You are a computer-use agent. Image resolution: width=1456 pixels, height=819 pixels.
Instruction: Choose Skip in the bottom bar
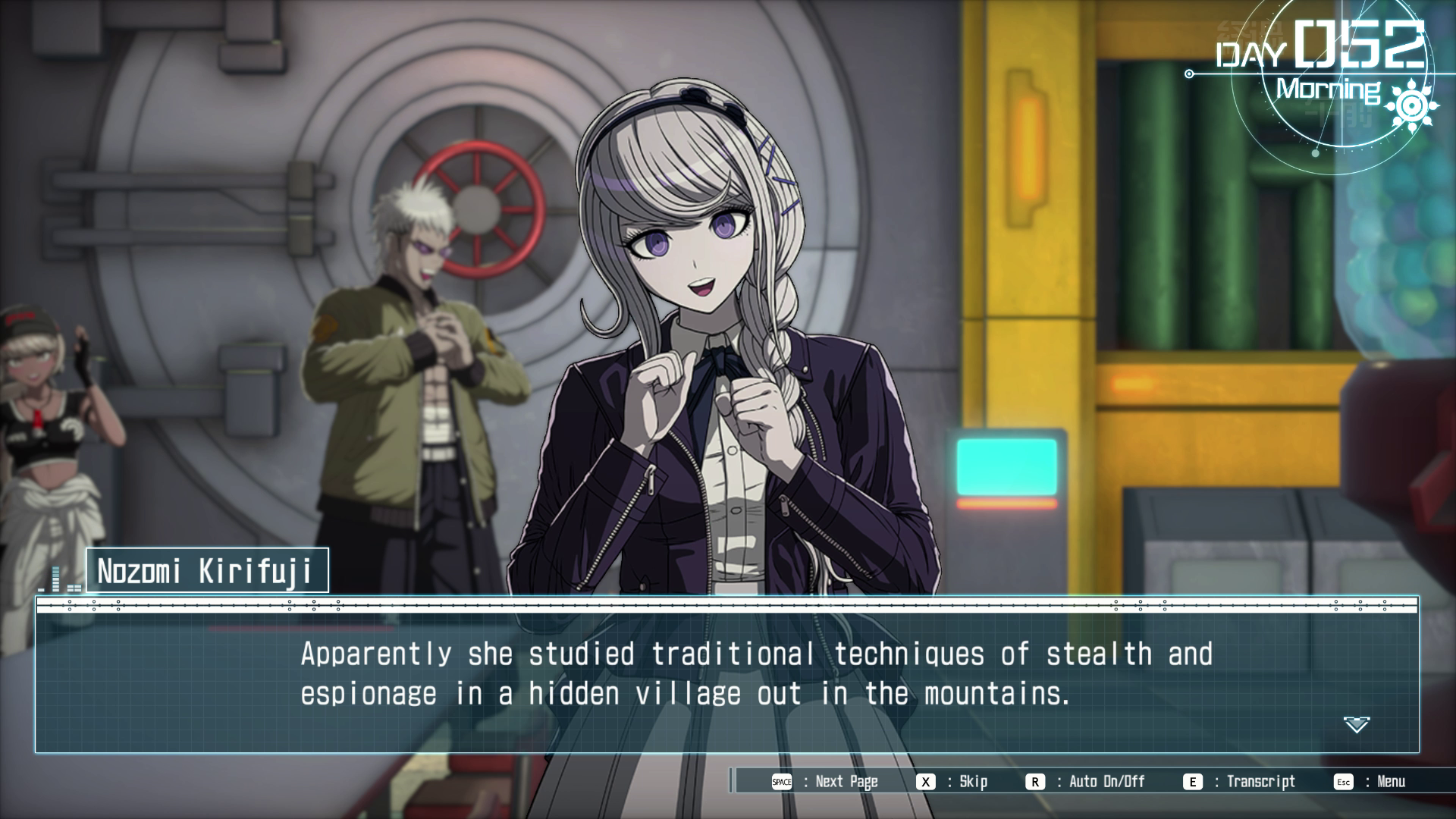(x=952, y=782)
